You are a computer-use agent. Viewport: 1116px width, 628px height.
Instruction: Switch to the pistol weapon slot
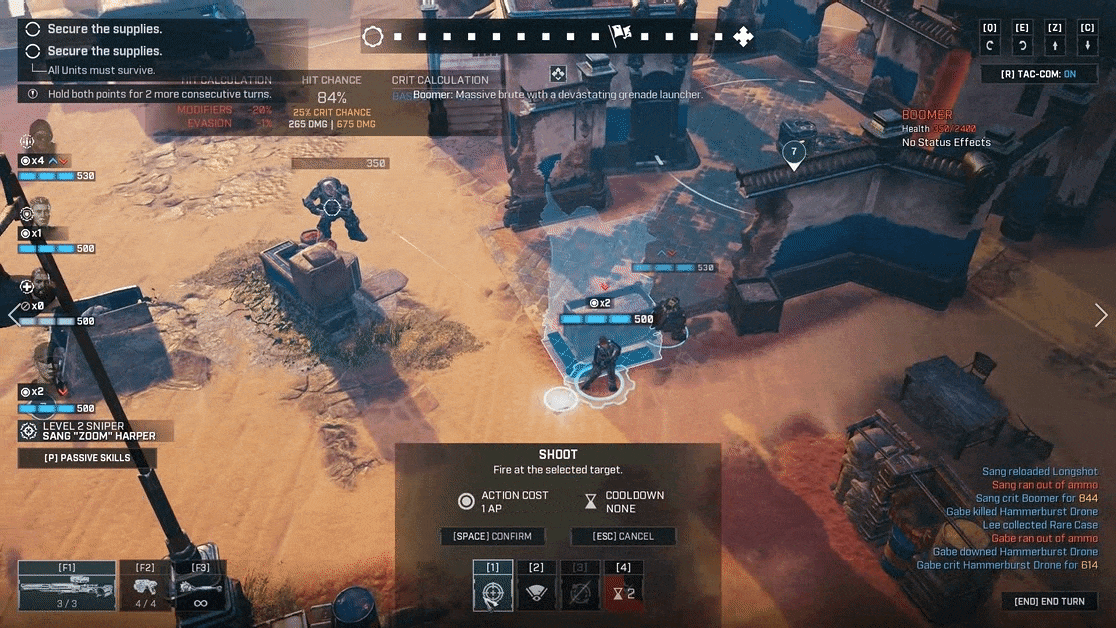coord(146,587)
